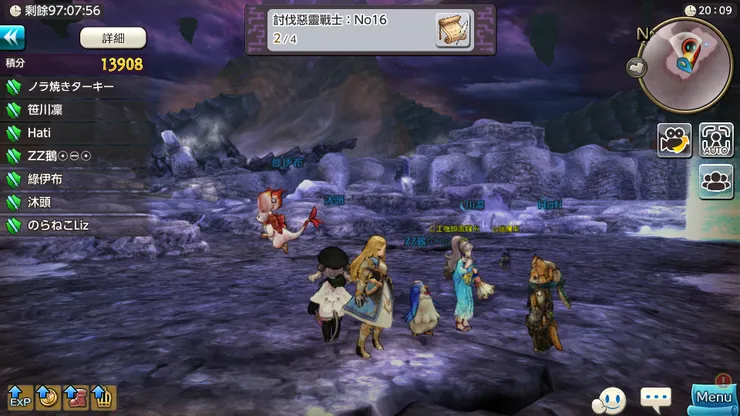Collapse the ranking panel with the double-arrow button
Screen dimensions: 740x416
pos(13,37)
